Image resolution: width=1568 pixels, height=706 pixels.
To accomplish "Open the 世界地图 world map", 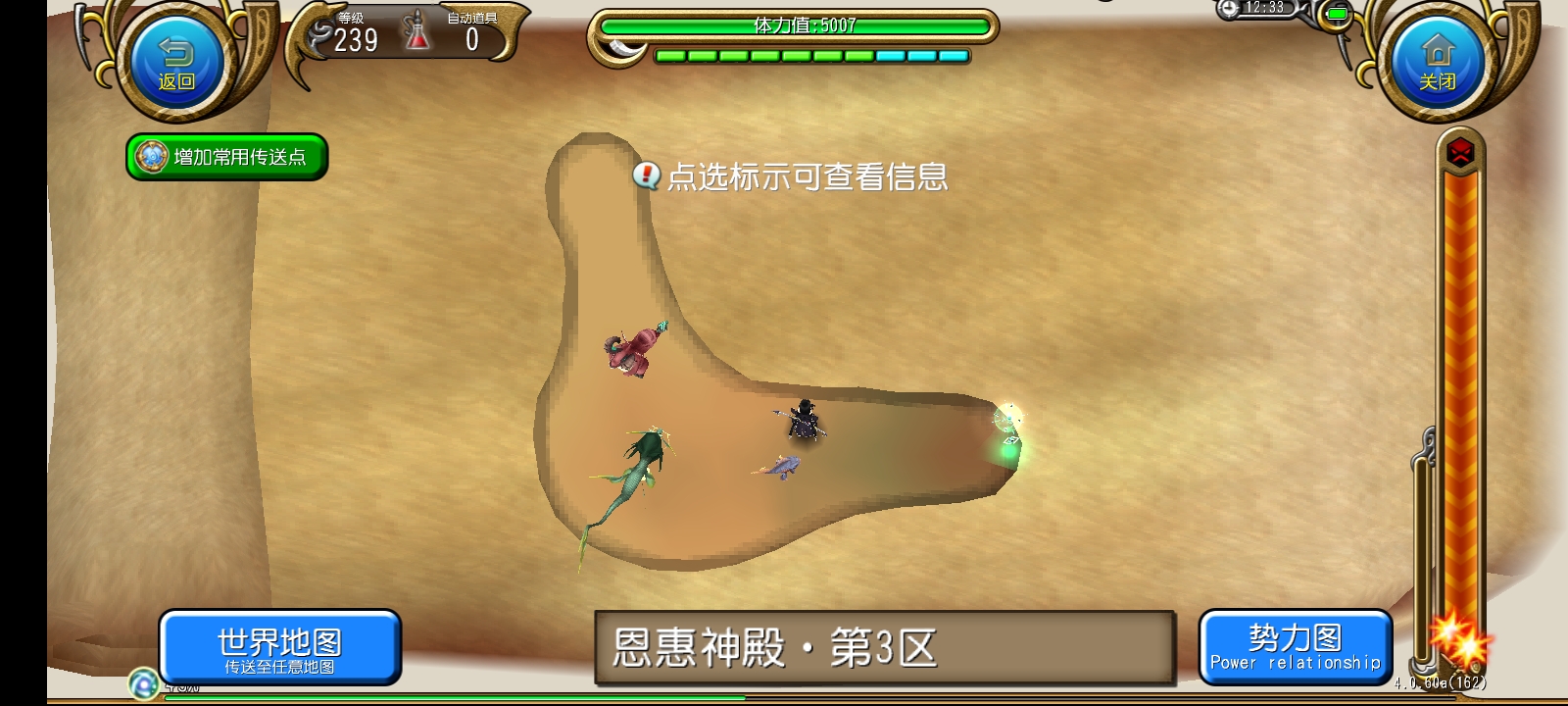I will point(281,647).
